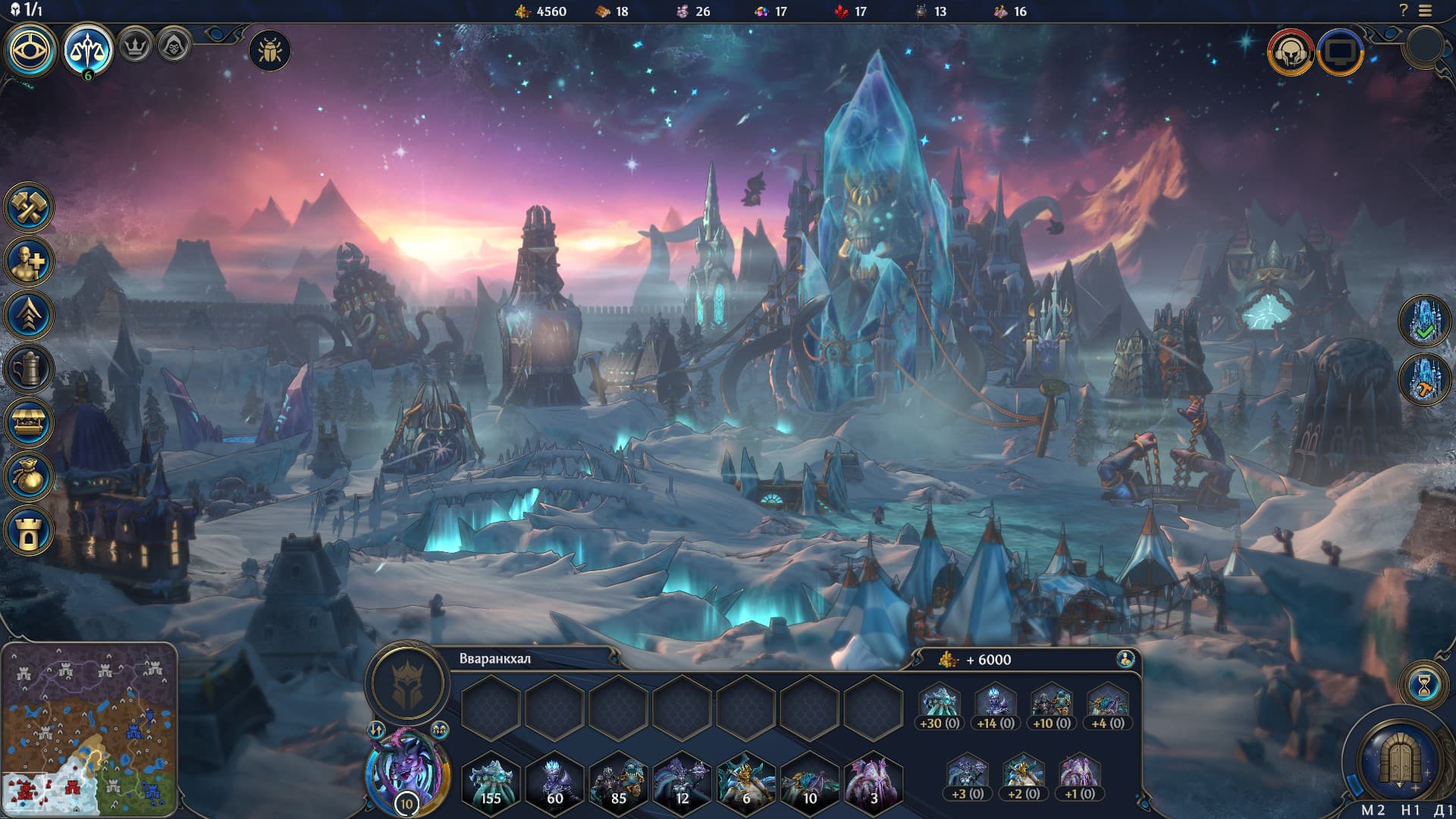Click the world minimap

pos(89,730)
